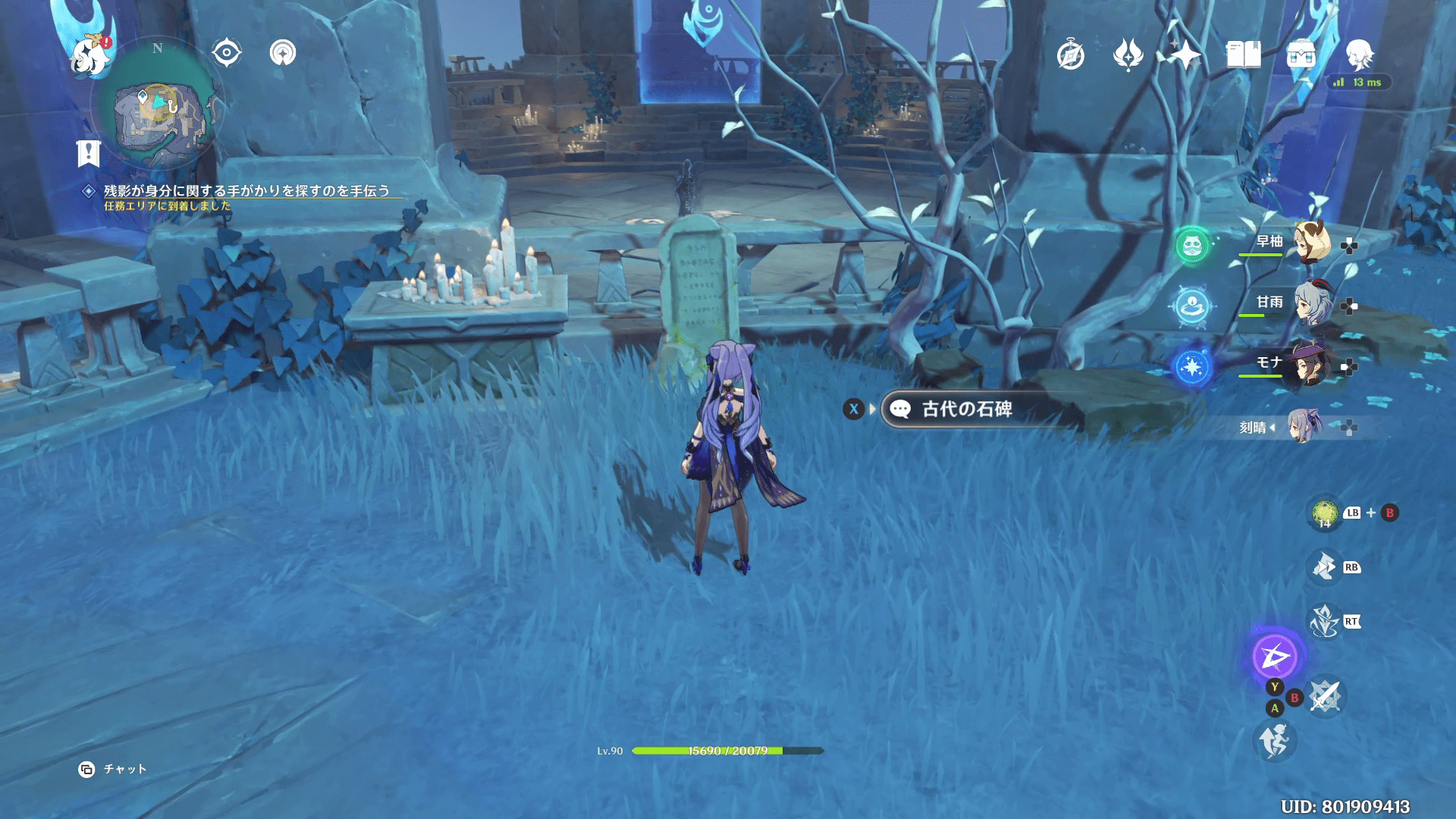This screenshot has height=819, width=1456.
Task: Trigger the sprint dash icon
Action: tap(1274, 741)
